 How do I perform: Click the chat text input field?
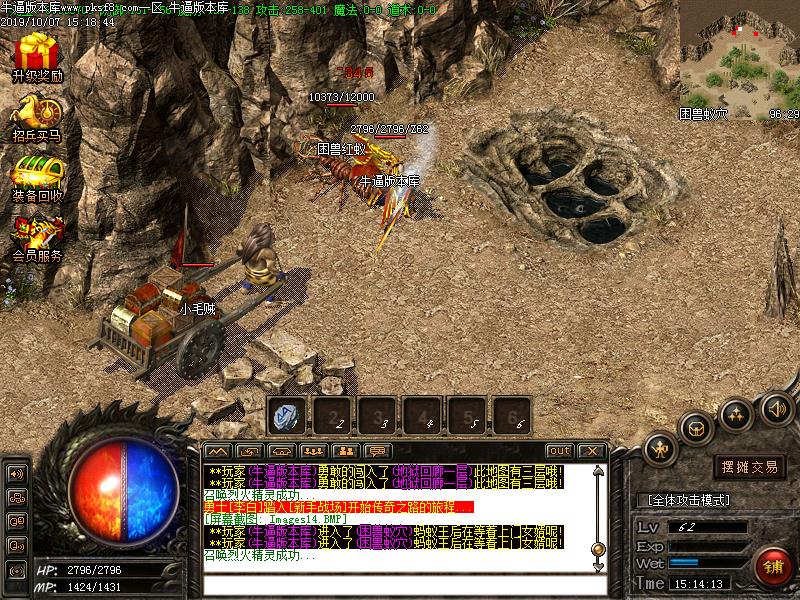click(400, 583)
